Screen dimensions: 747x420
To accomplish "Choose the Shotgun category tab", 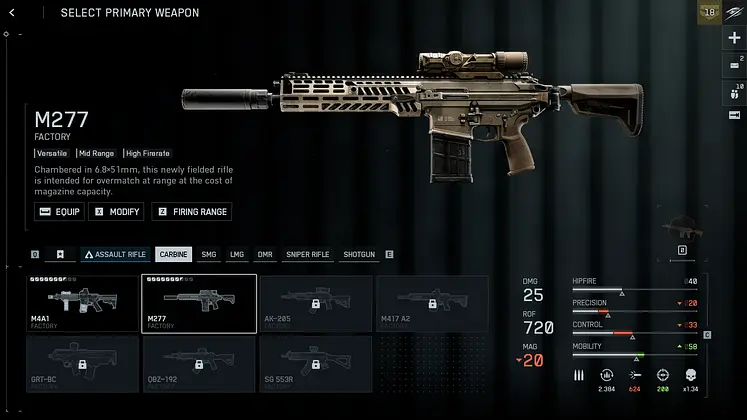I will pos(359,254).
